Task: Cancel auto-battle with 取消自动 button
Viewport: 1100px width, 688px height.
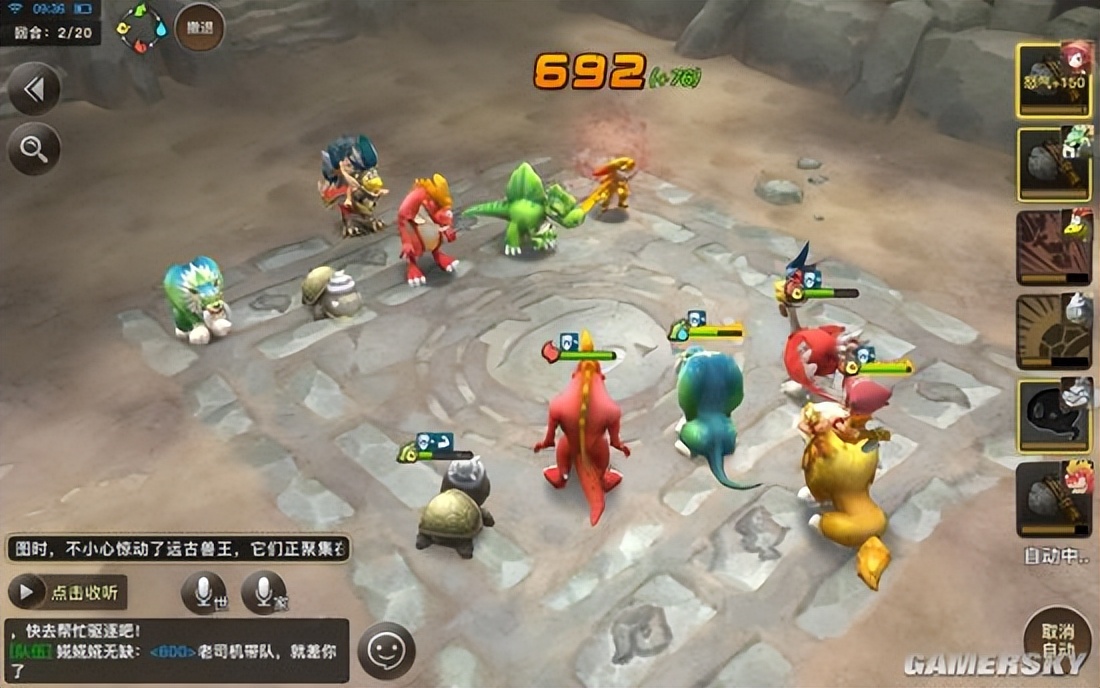Action: [1058, 637]
